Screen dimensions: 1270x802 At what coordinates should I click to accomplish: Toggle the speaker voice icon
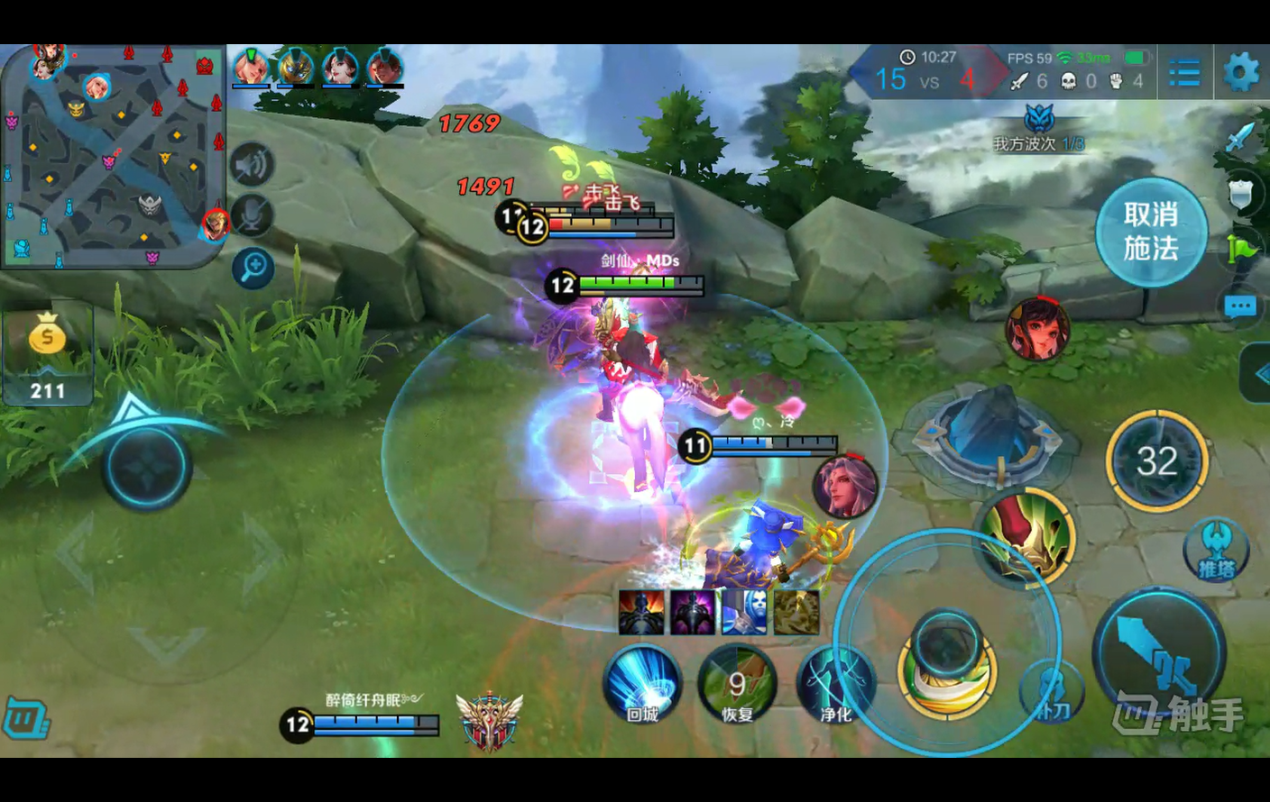252,165
